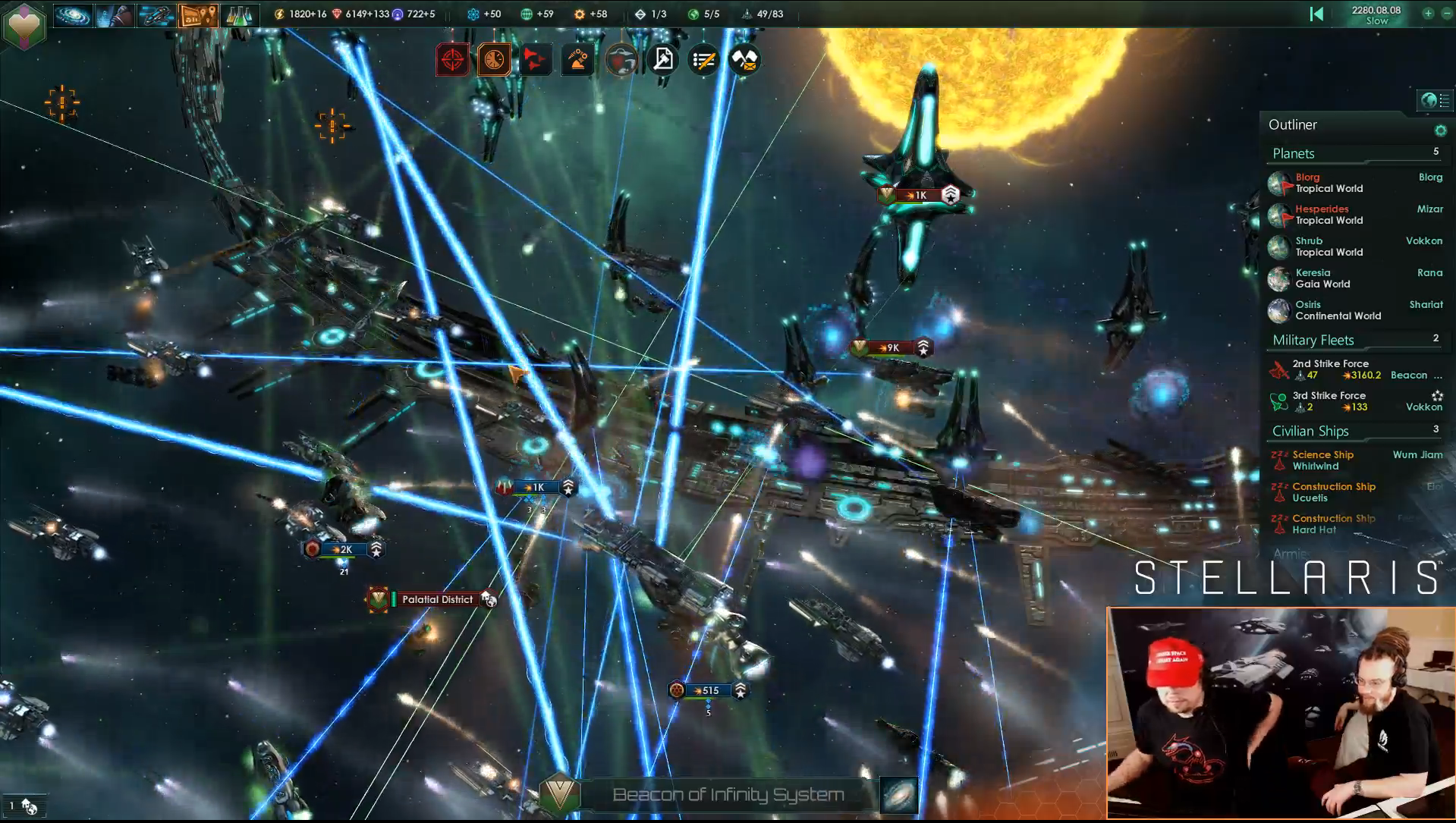
Task: Open the ship designer icon
Action: (x=156, y=15)
